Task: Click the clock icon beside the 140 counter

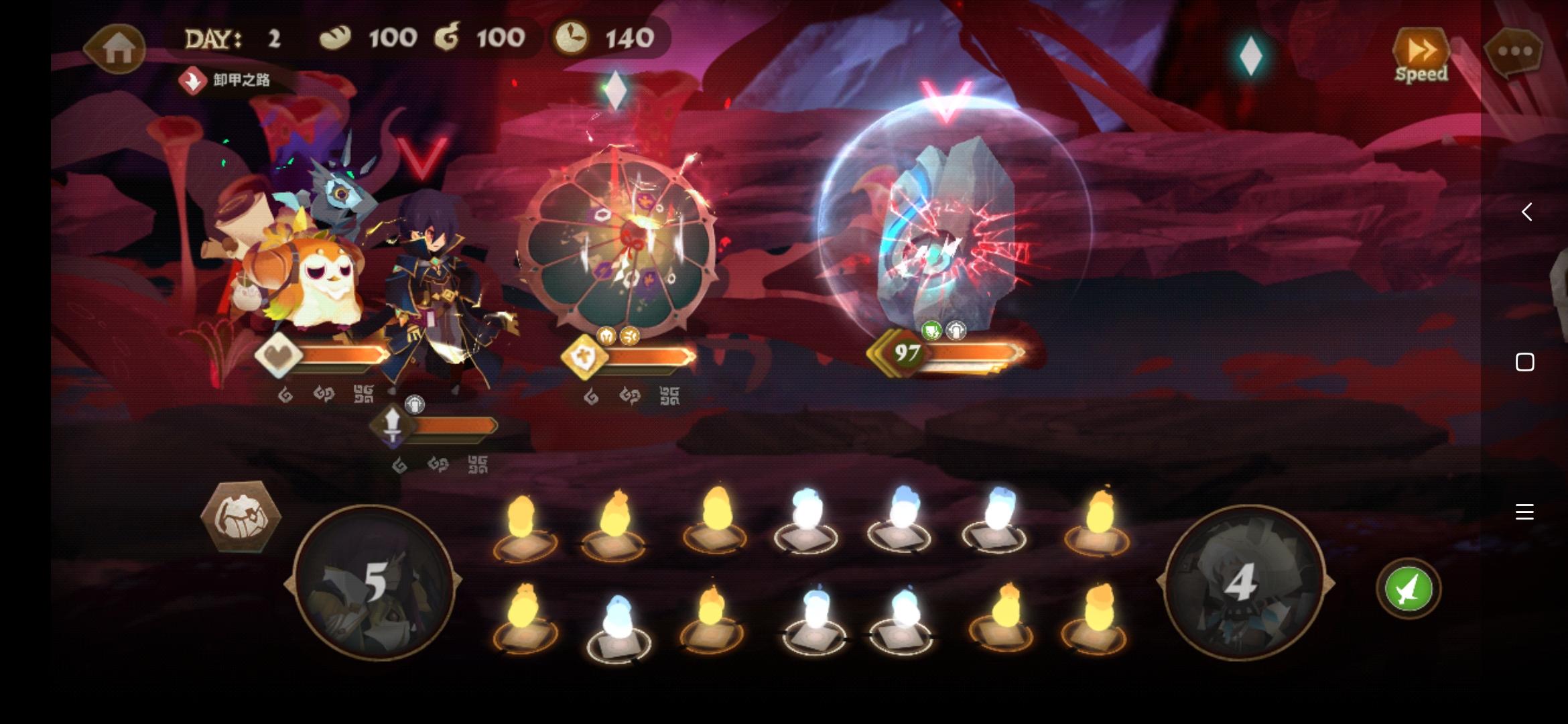Action: pyautogui.click(x=573, y=38)
